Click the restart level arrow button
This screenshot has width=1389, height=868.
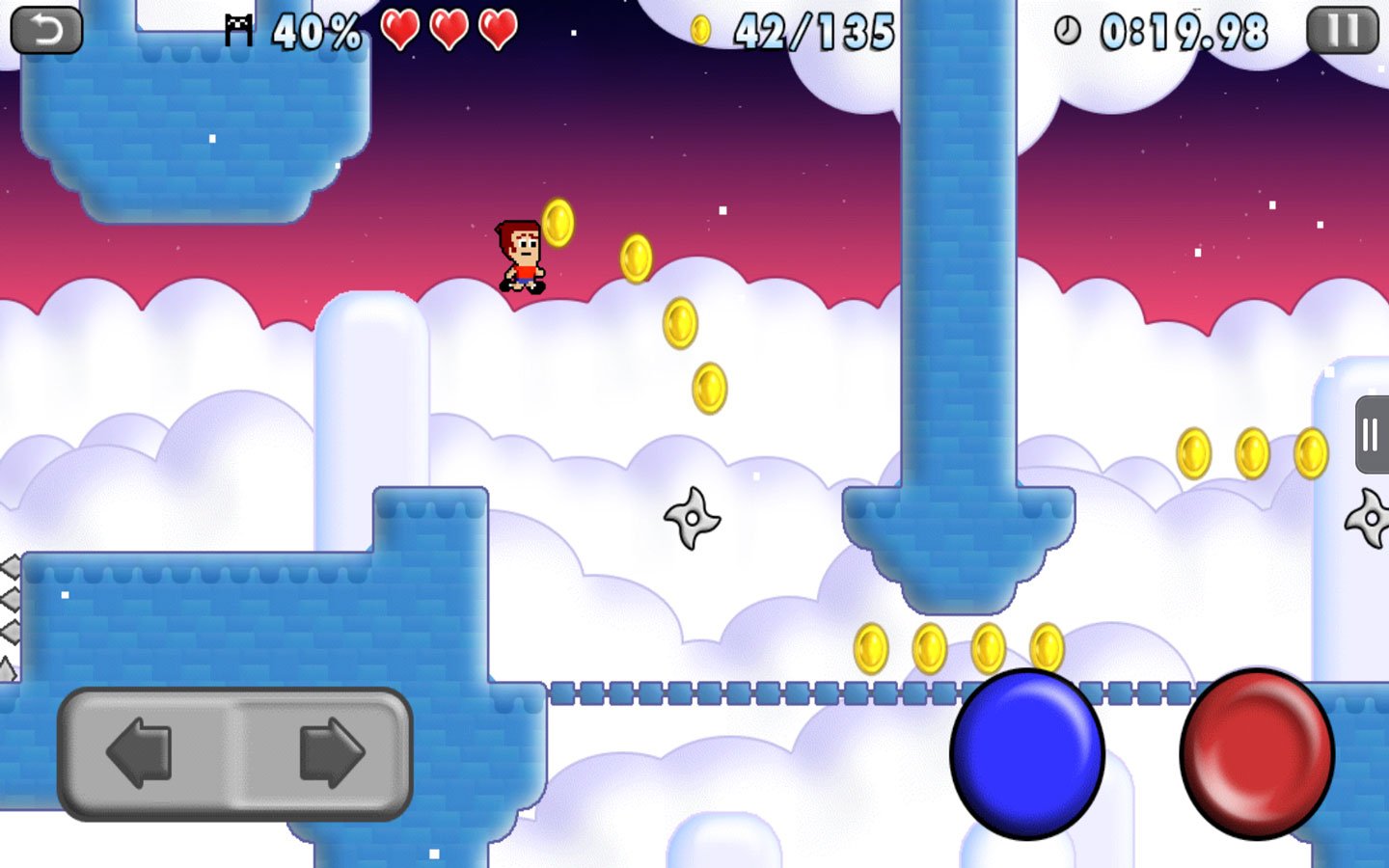point(44,28)
